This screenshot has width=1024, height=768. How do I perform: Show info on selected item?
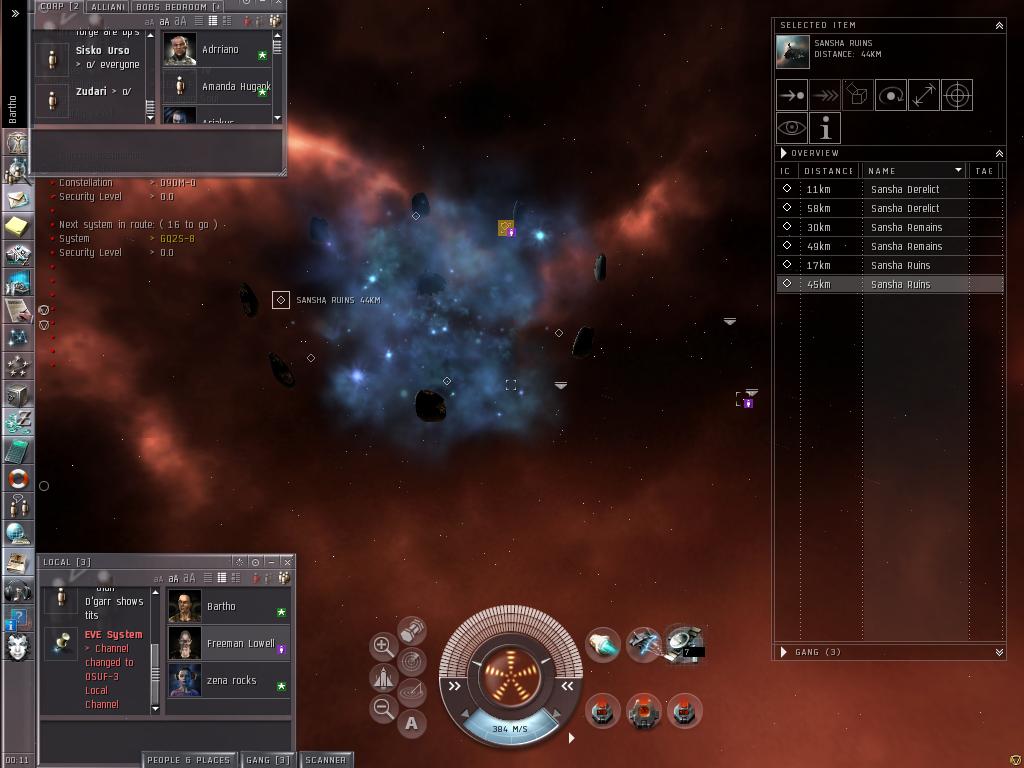click(x=825, y=129)
